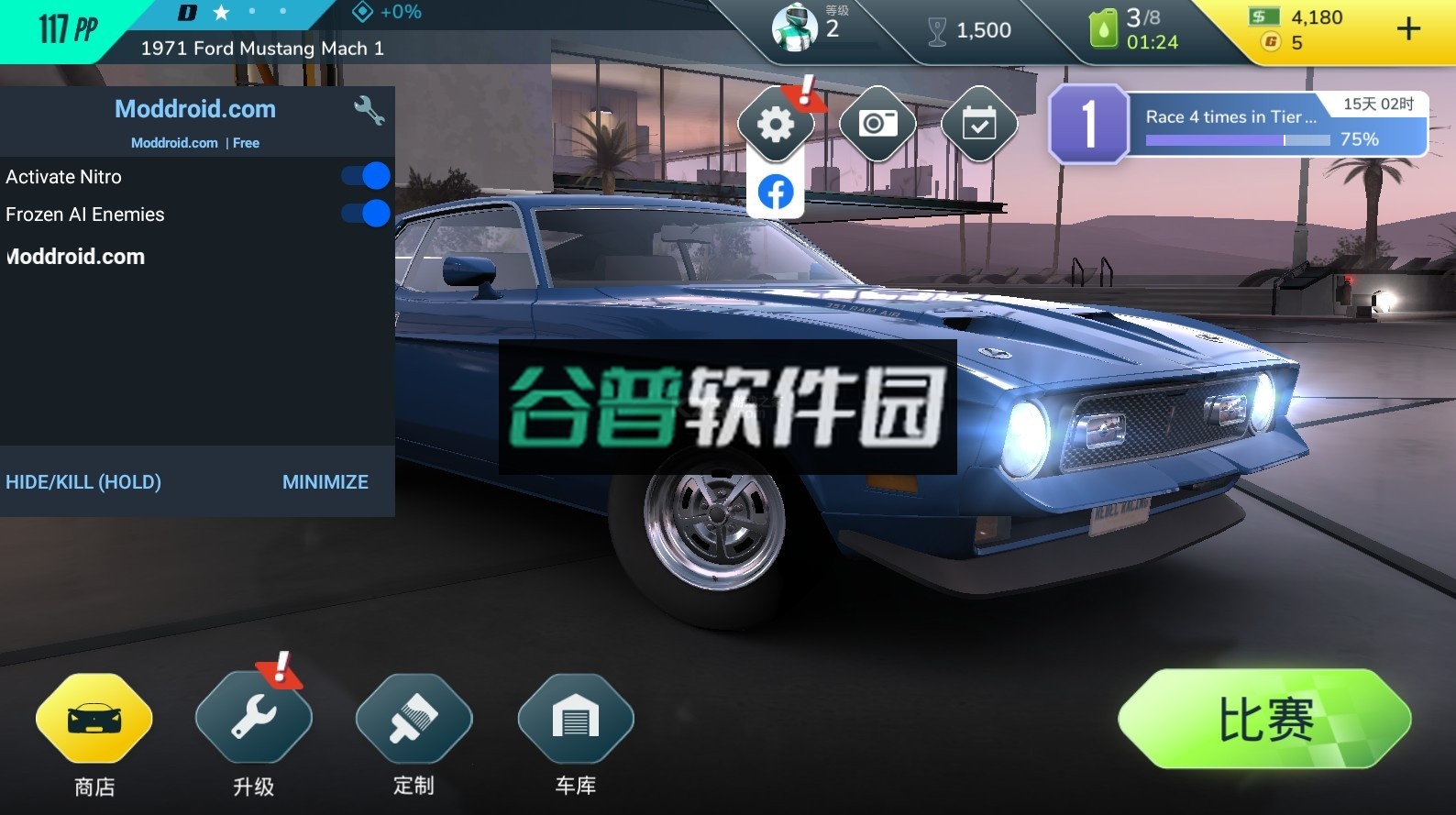Open the 商店 shop car icon
The height and width of the screenshot is (815, 1456).
tap(93, 718)
